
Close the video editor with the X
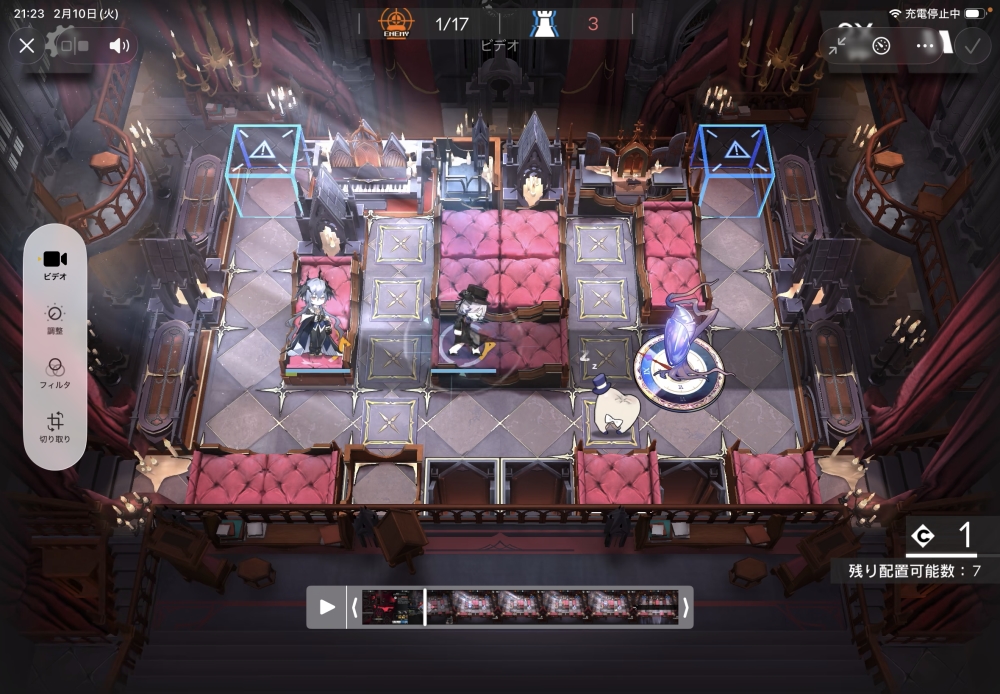pyautogui.click(x=27, y=45)
